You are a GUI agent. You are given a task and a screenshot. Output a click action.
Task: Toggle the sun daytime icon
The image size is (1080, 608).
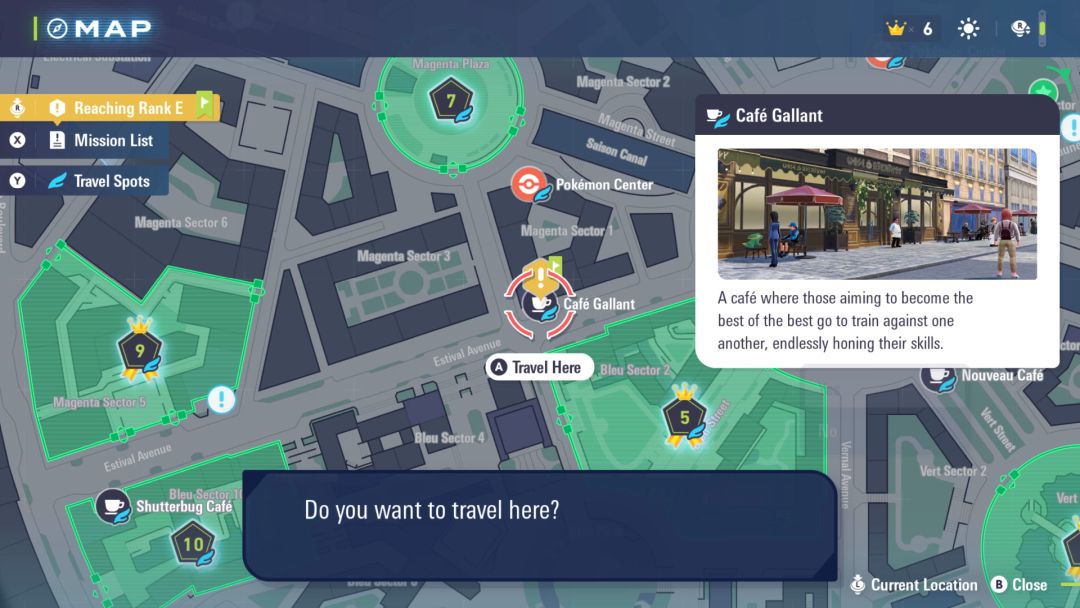968,29
